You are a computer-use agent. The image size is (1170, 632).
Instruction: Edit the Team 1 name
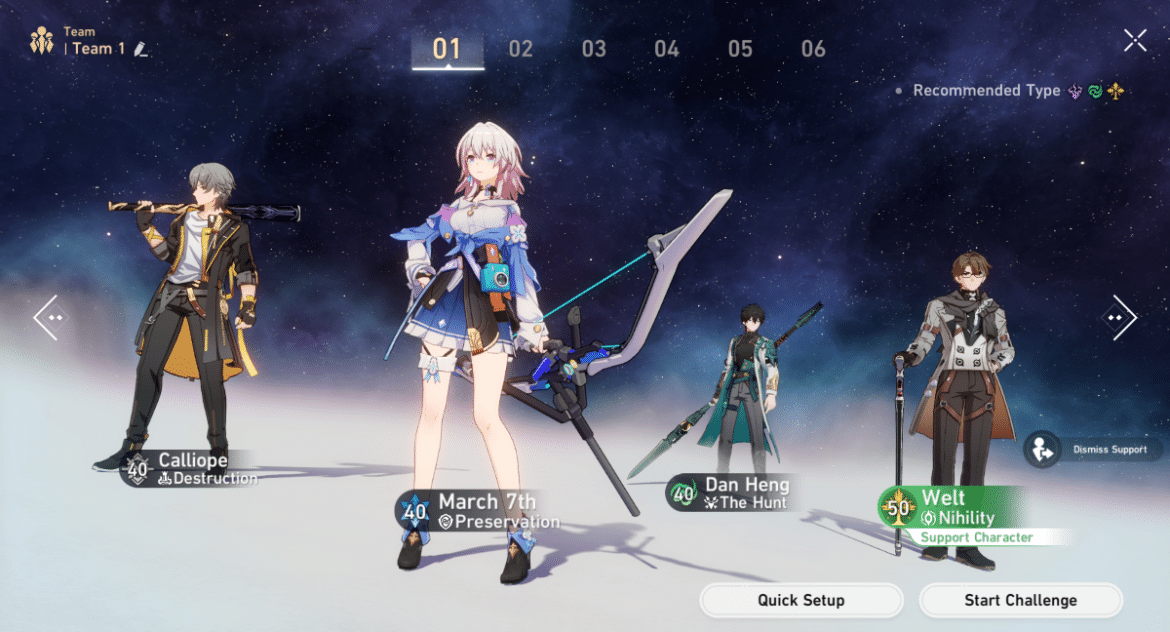coord(141,49)
